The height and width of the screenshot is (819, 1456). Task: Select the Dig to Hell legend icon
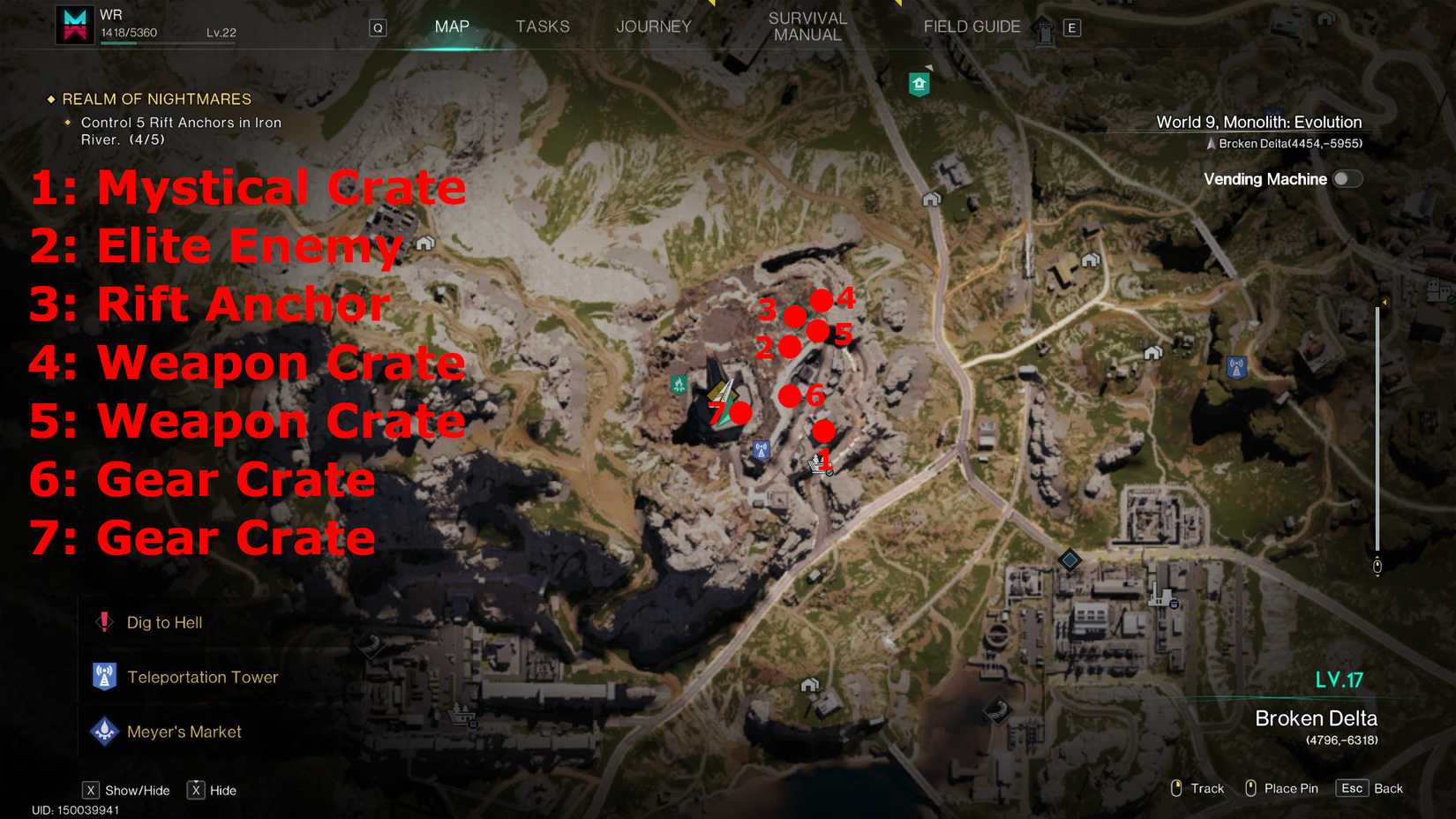click(x=103, y=621)
